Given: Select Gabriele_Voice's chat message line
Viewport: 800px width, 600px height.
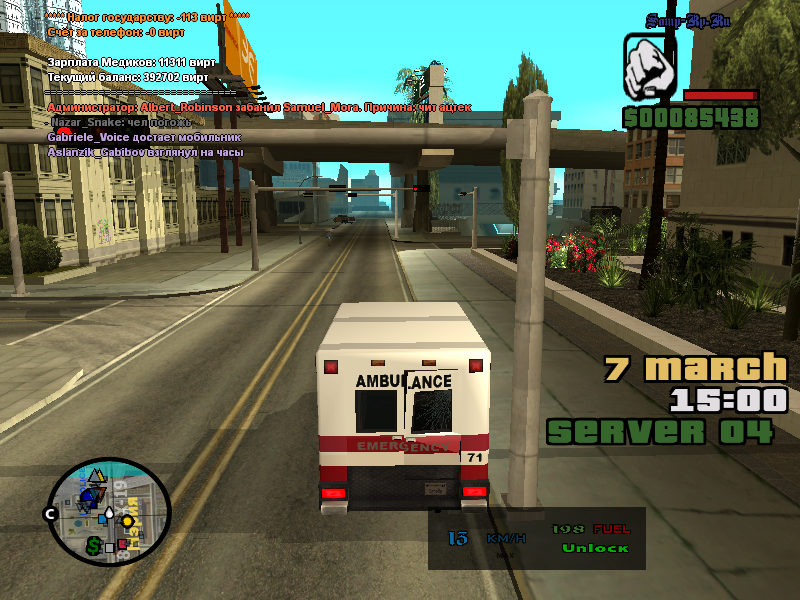Looking at the screenshot, I should tap(144, 137).
